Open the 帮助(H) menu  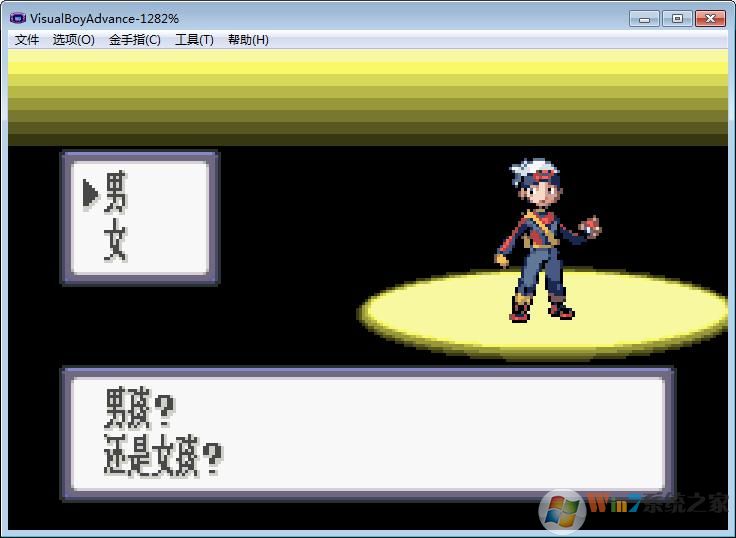click(x=248, y=40)
